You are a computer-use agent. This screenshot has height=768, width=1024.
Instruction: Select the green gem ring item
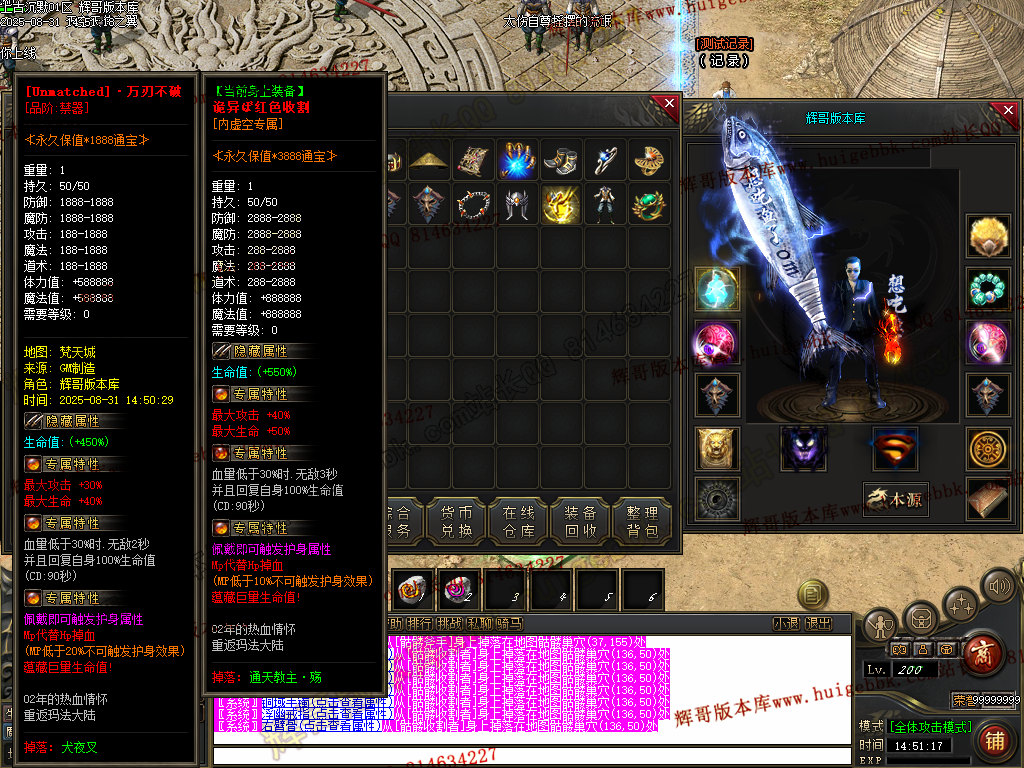(x=649, y=203)
